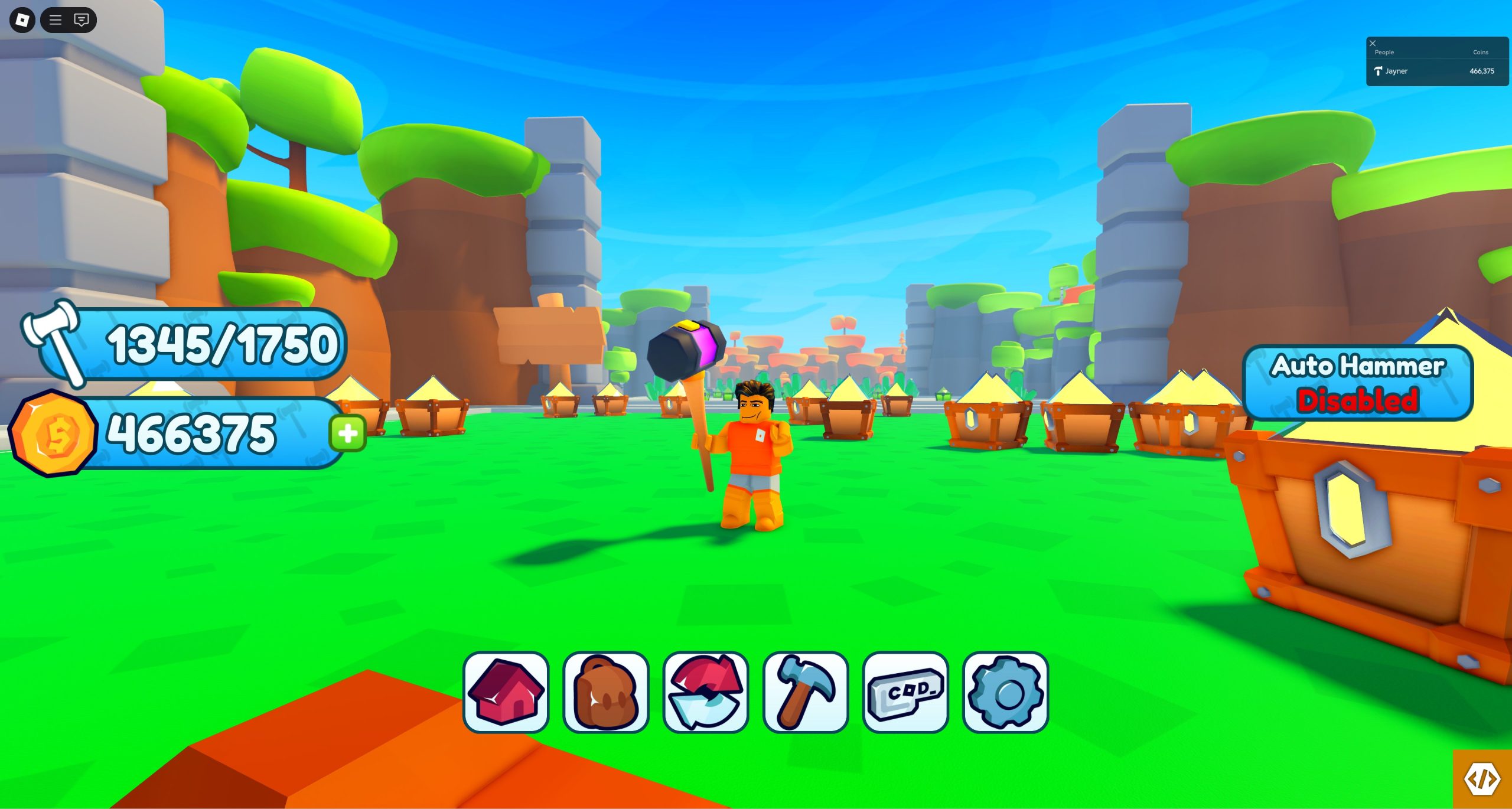The width and height of the screenshot is (1512, 809).
Task: Toggle Auto Hammer from Disabled
Action: (x=1357, y=383)
